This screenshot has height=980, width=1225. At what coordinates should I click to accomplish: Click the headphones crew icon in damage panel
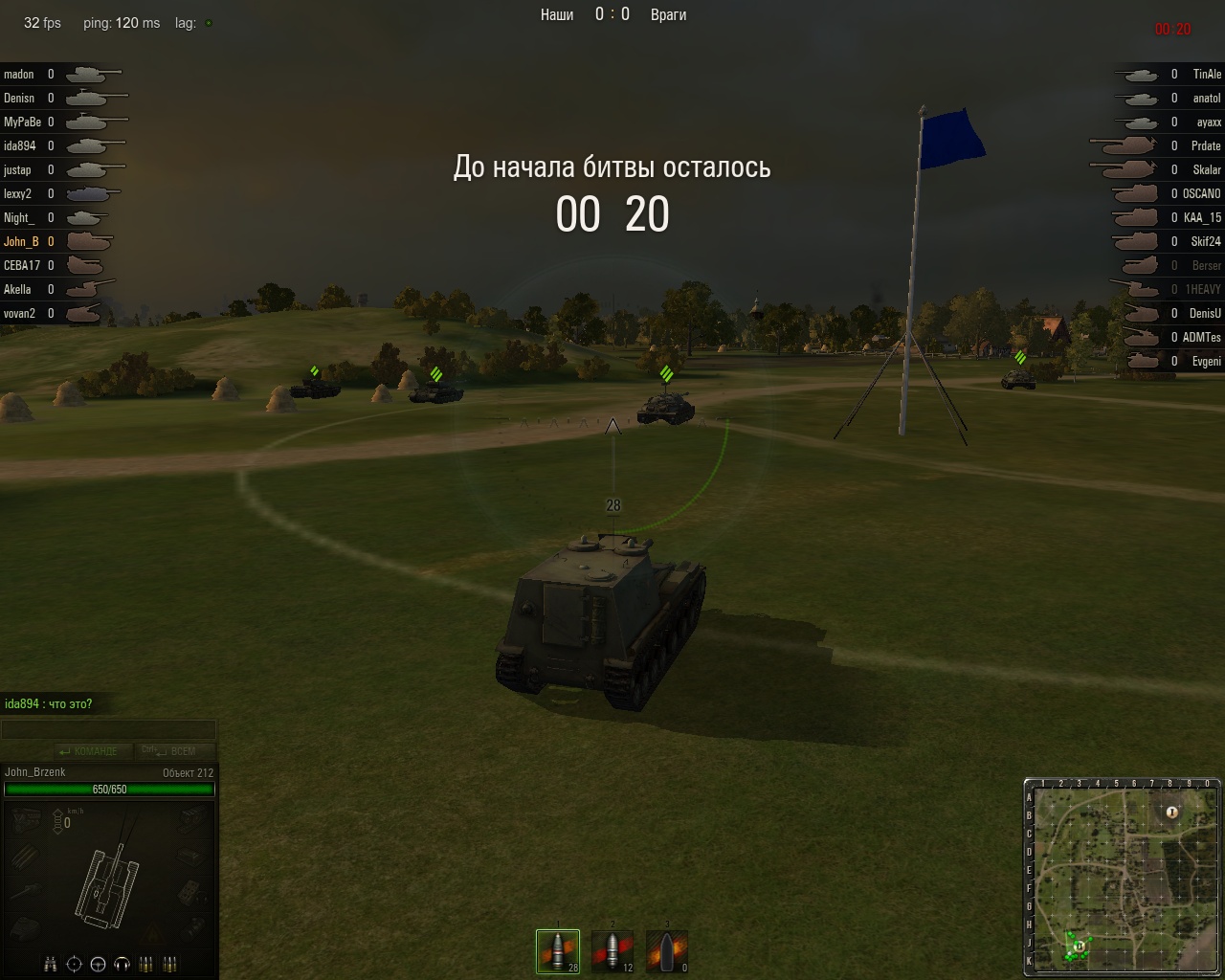[122, 964]
